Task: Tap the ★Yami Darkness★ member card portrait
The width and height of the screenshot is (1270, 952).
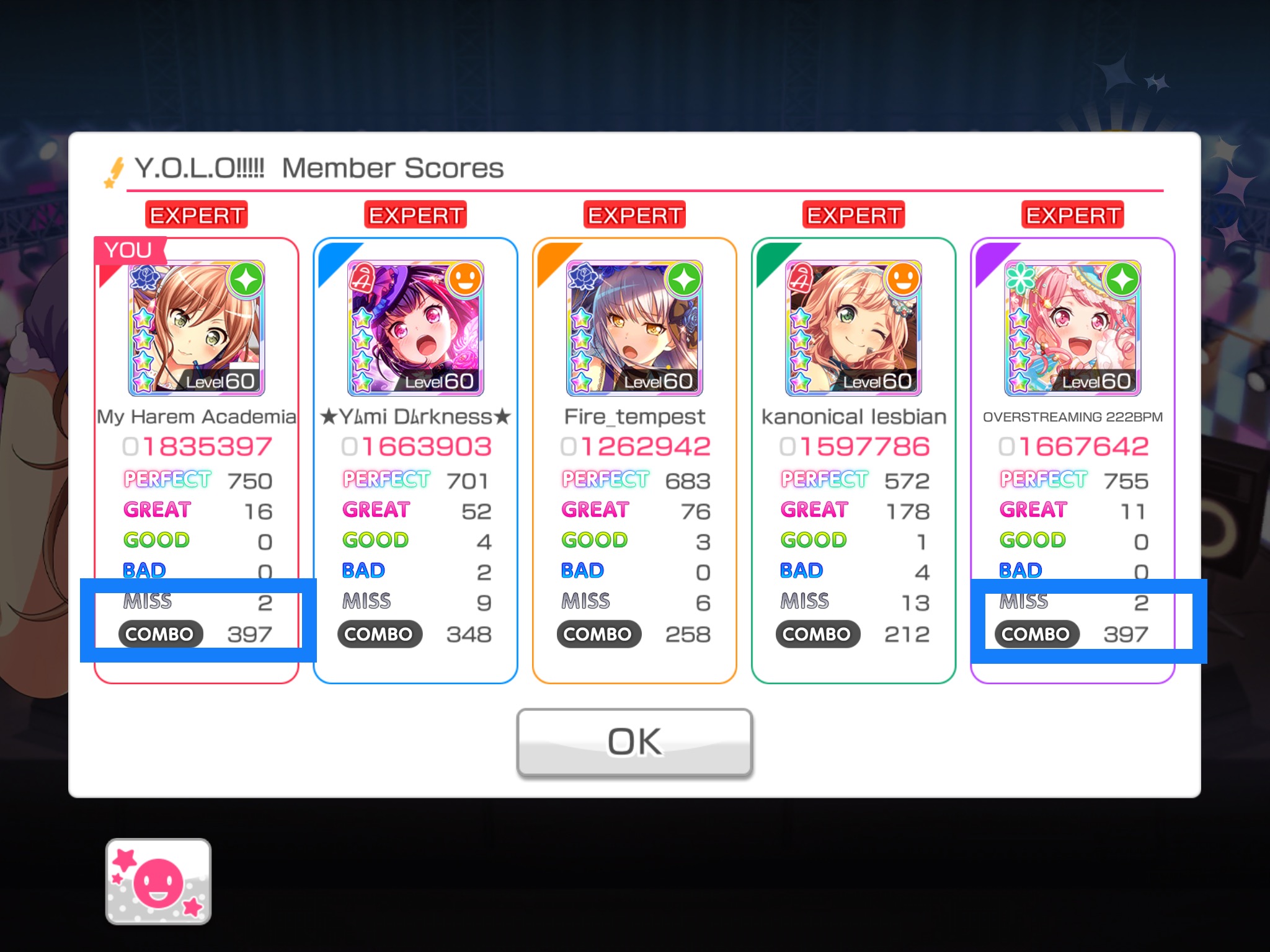Action: tap(415, 328)
